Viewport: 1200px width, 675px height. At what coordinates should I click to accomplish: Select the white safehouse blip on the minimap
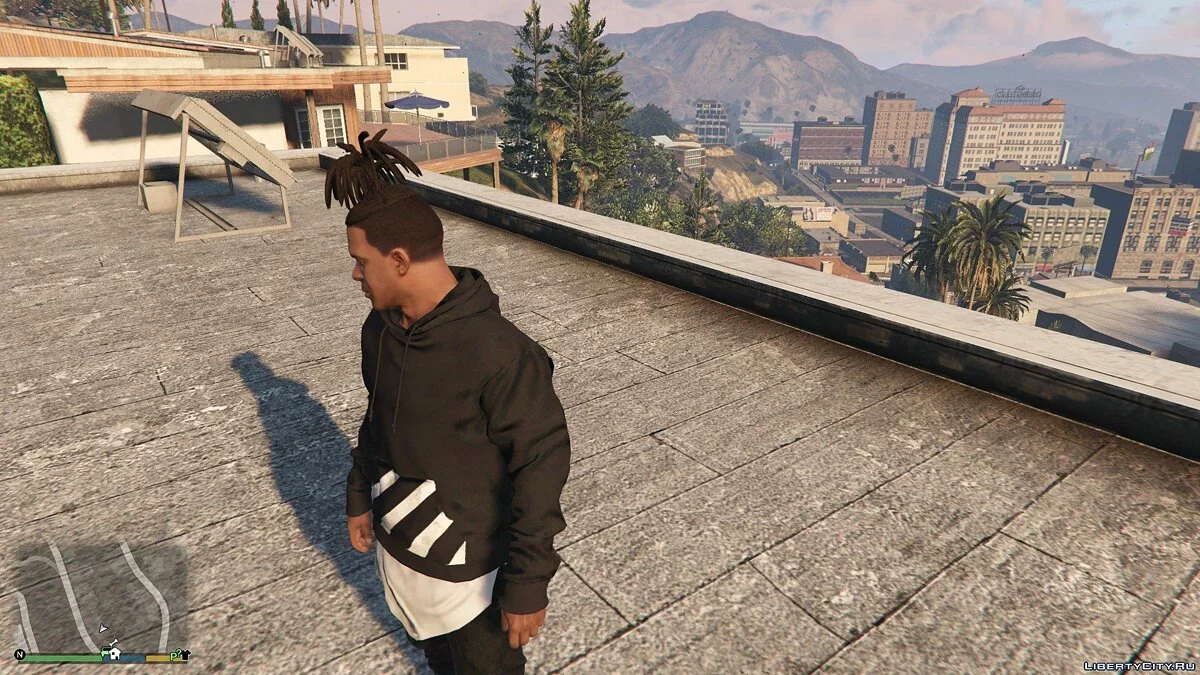coord(115,655)
